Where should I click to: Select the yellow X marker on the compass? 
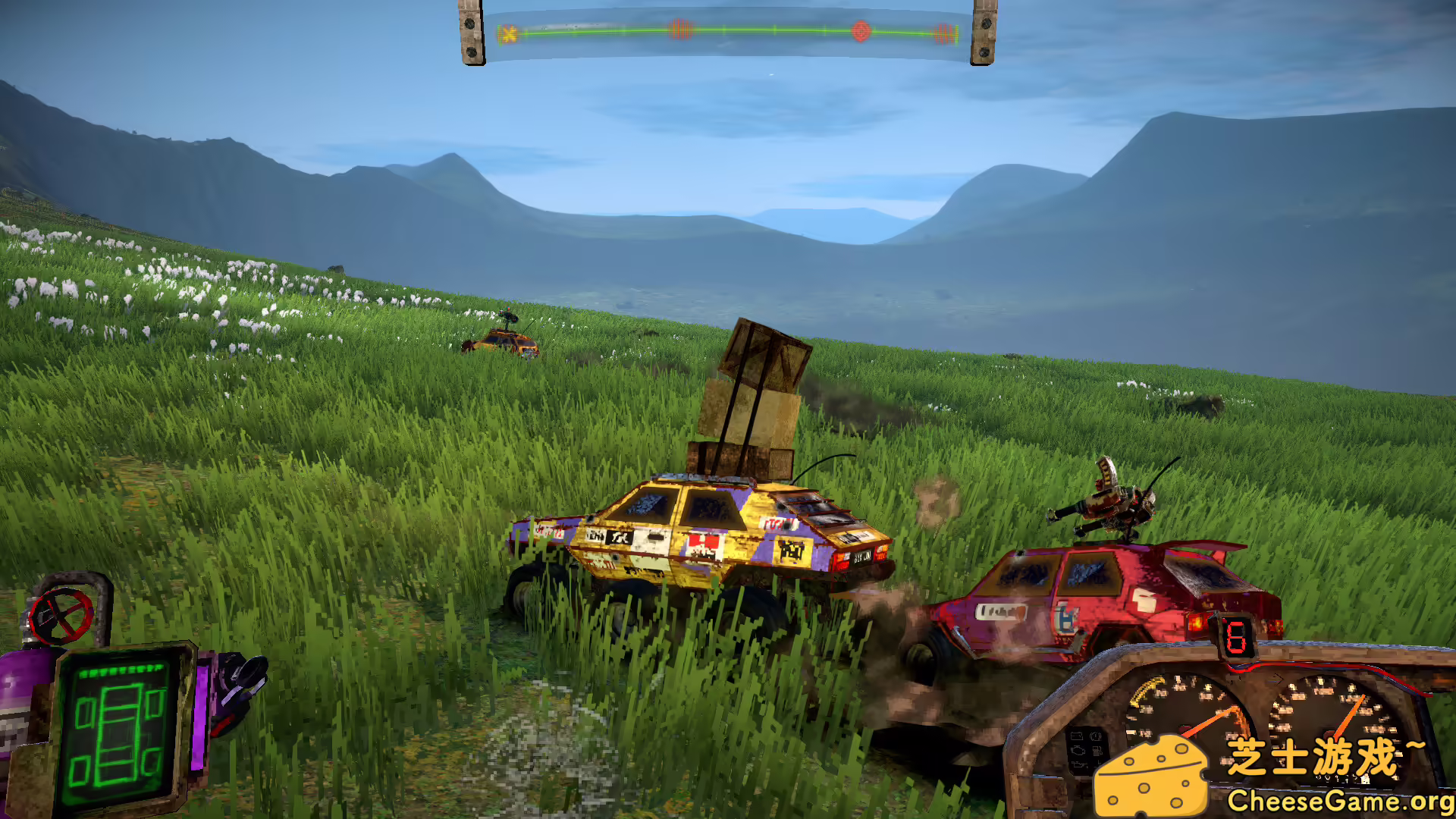[x=508, y=33]
